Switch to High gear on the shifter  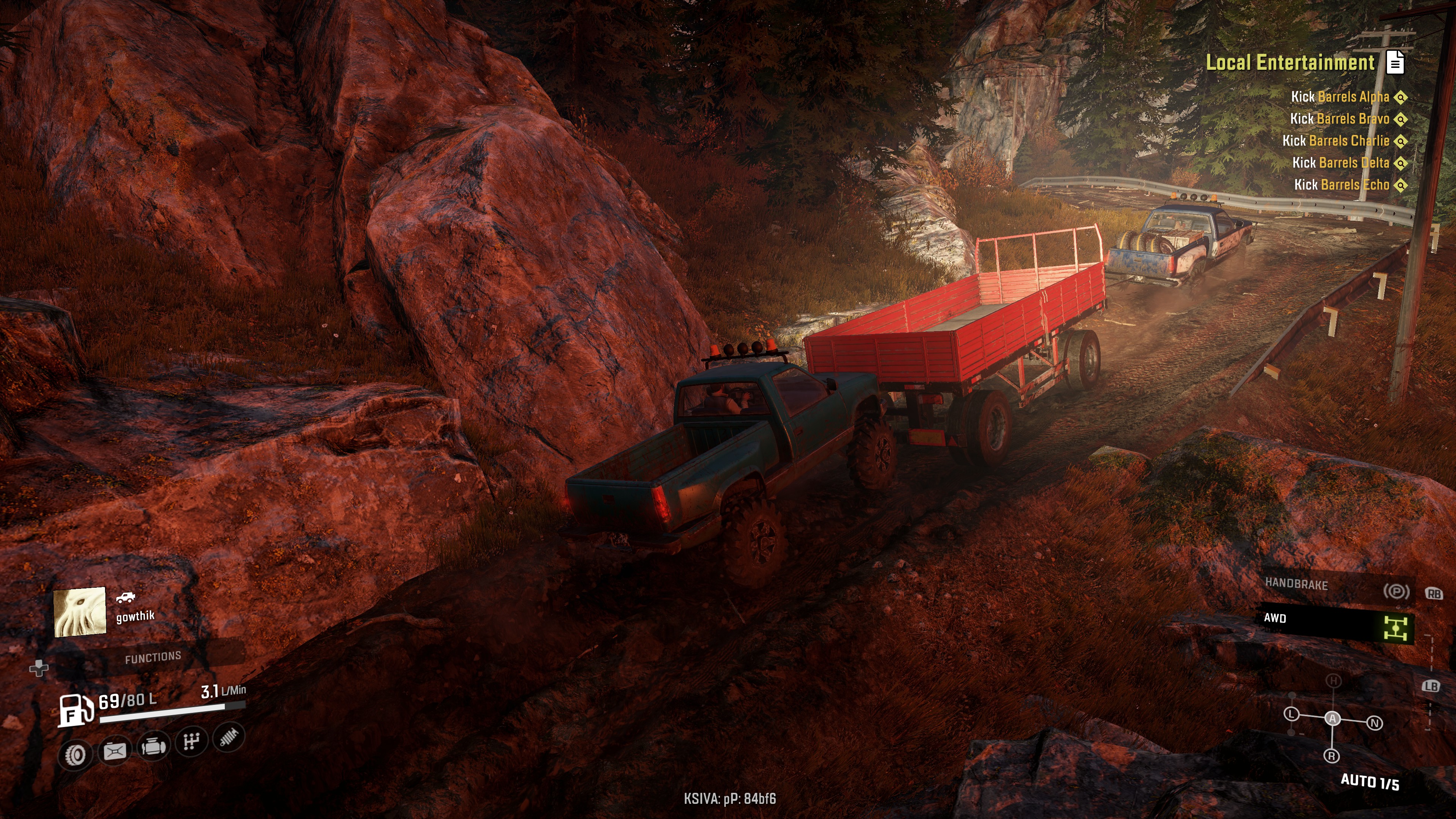[x=1334, y=681]
